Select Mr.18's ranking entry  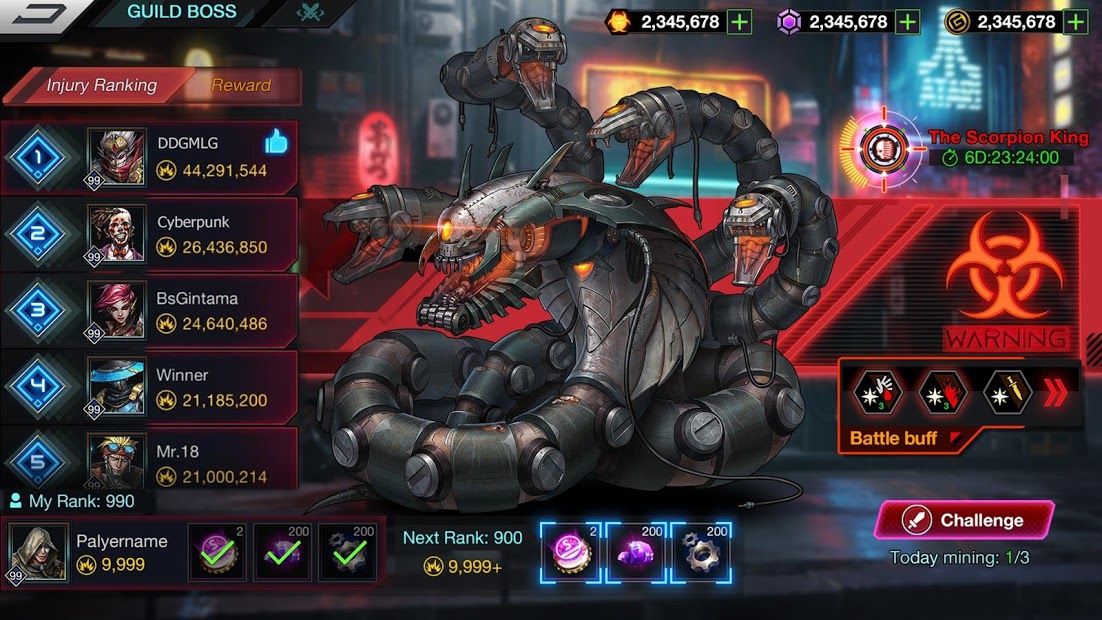[150, 462]
